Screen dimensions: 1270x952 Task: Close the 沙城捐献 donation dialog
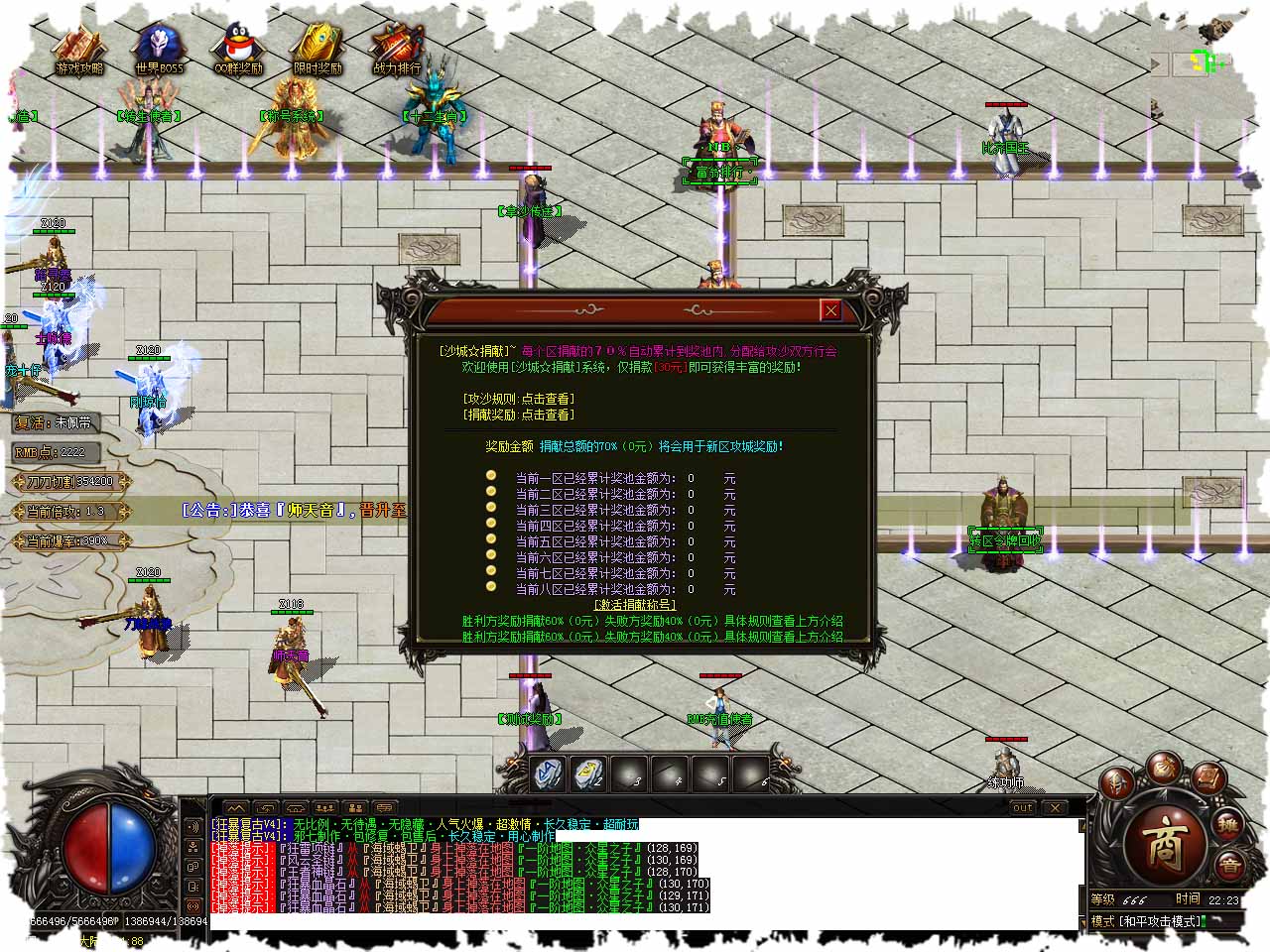point(830,310)
